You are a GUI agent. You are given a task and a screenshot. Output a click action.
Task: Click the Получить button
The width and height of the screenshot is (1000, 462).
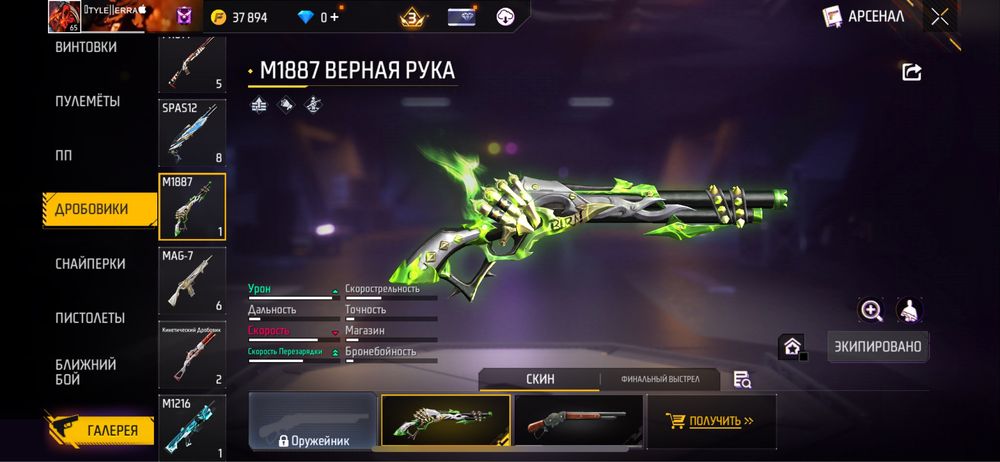point(711,421)
